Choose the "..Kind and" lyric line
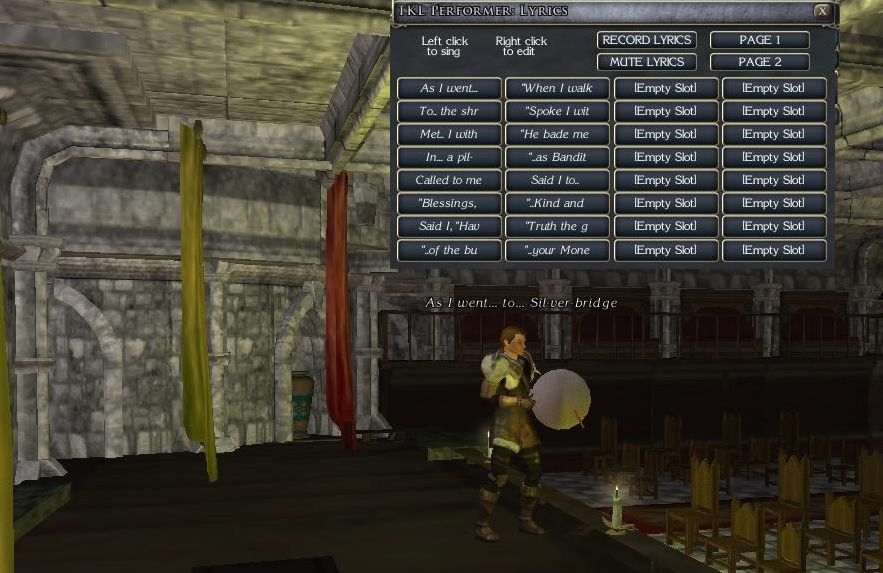Screen dimensions: 883x573 (557, 203)
